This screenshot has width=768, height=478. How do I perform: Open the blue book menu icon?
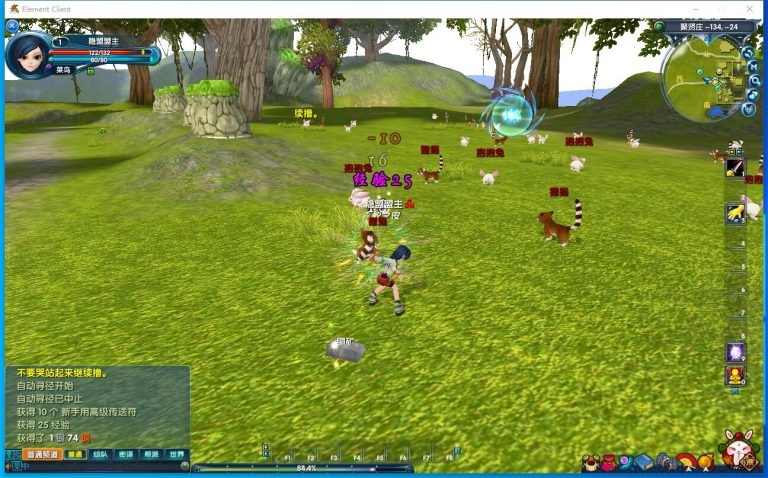coord(644,462)
